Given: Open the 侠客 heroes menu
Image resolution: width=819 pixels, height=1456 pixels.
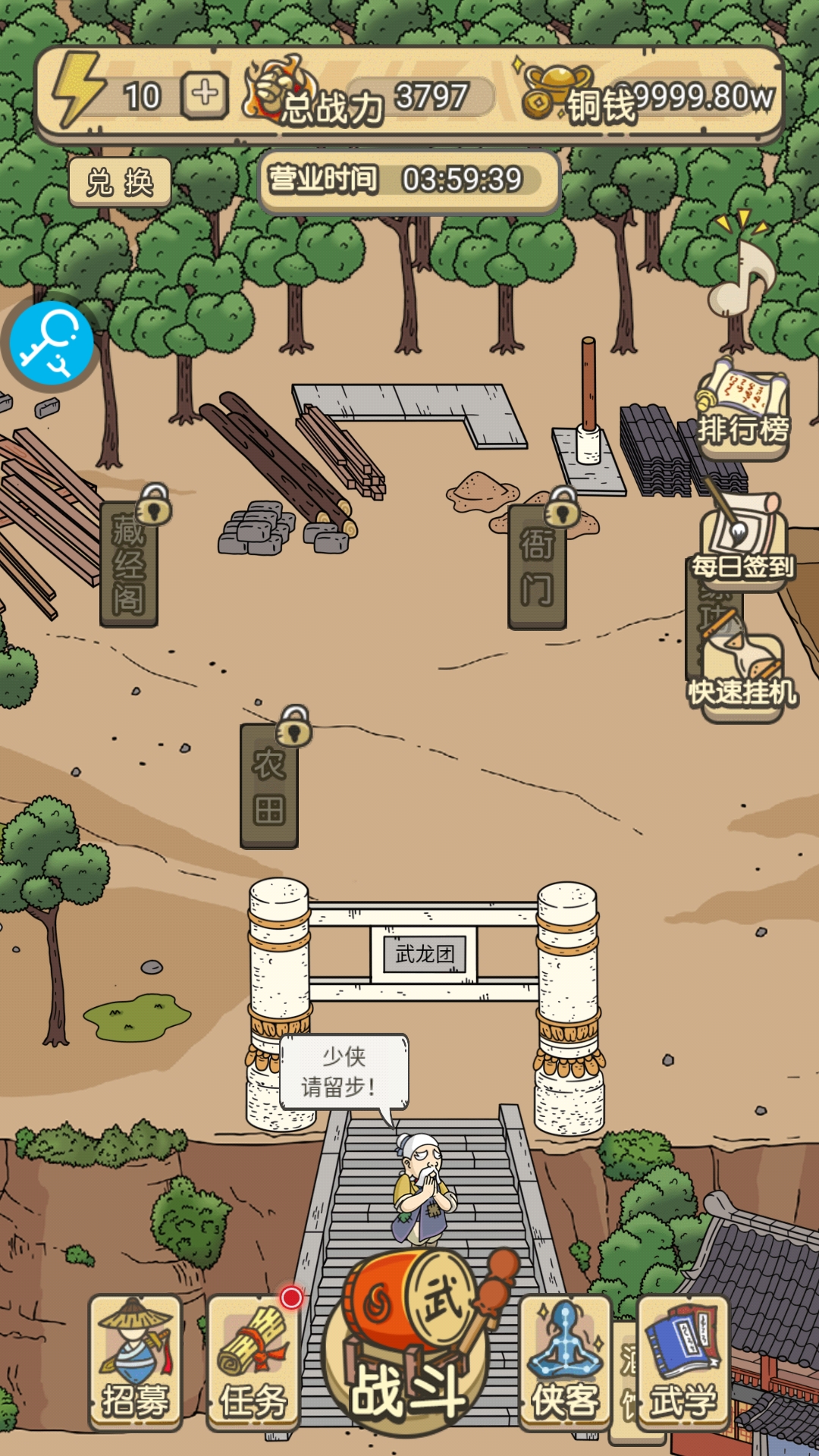Looking at the screenshot, I should tap(566, 1362).
